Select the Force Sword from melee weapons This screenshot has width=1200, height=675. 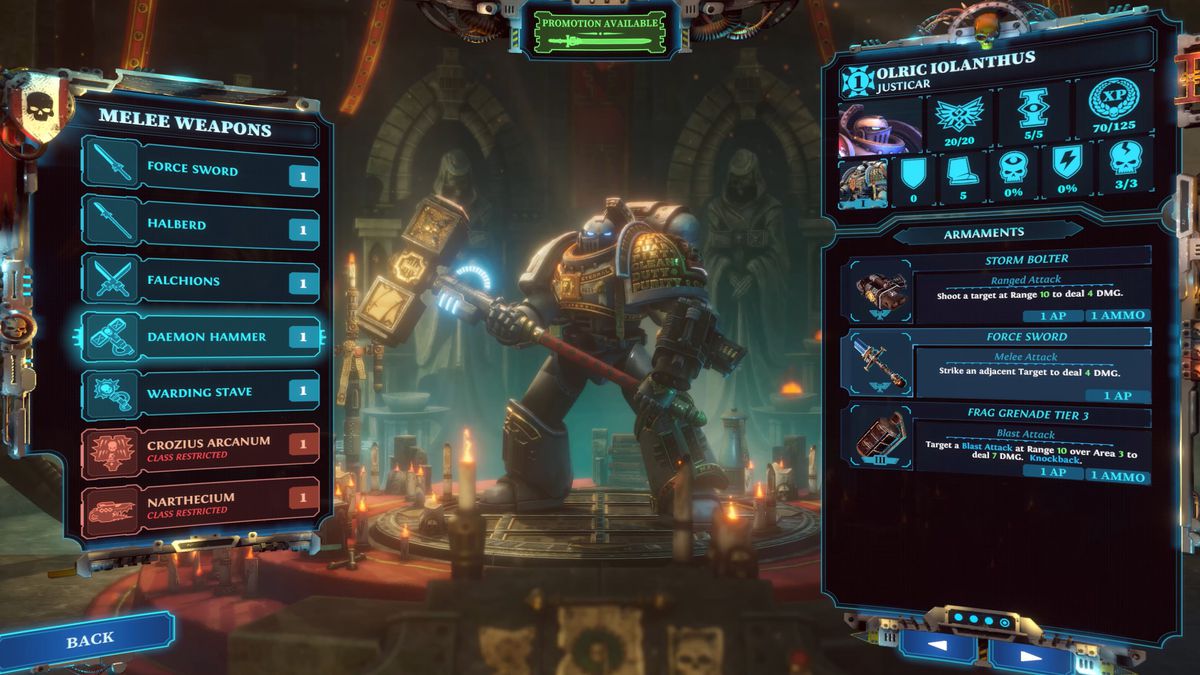click(x=200, y=171)
